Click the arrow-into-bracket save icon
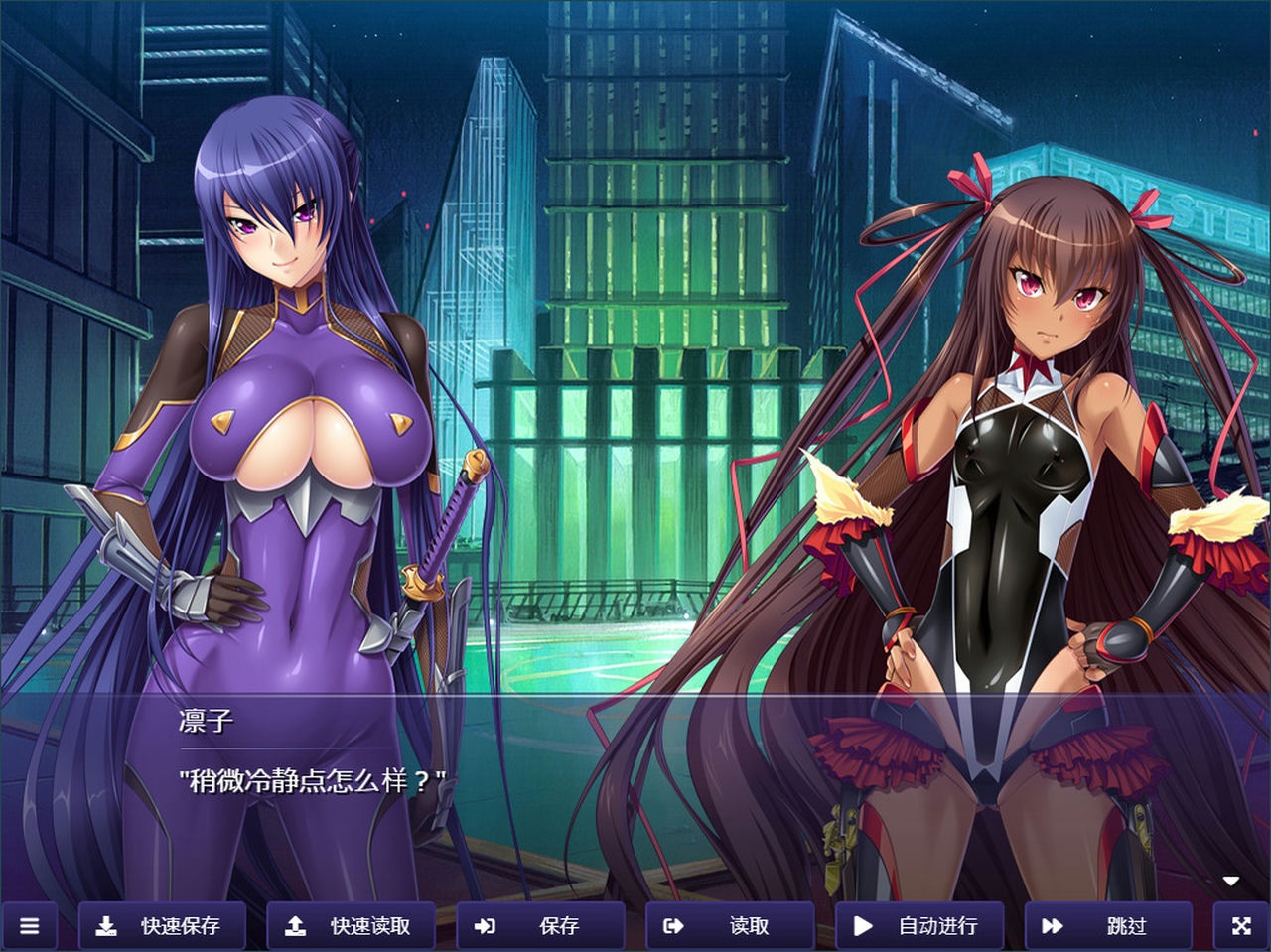 [x=486, y=924]
